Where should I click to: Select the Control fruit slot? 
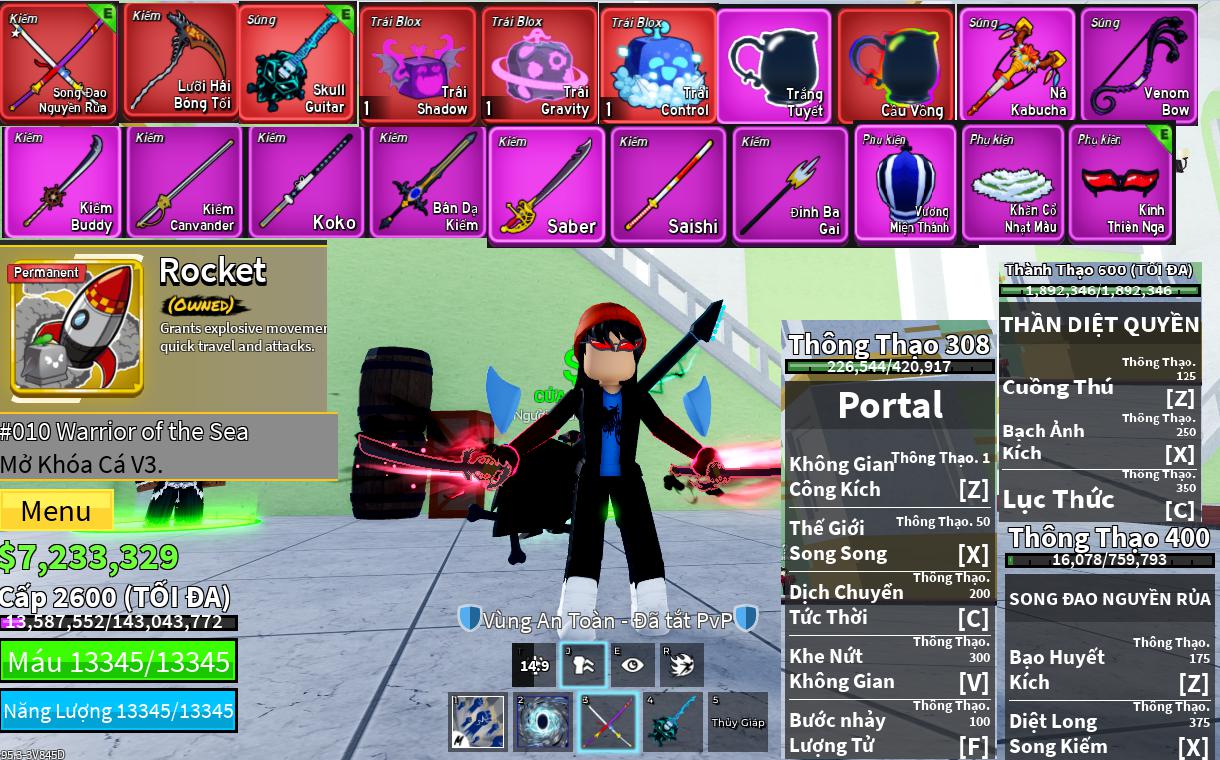659,65
